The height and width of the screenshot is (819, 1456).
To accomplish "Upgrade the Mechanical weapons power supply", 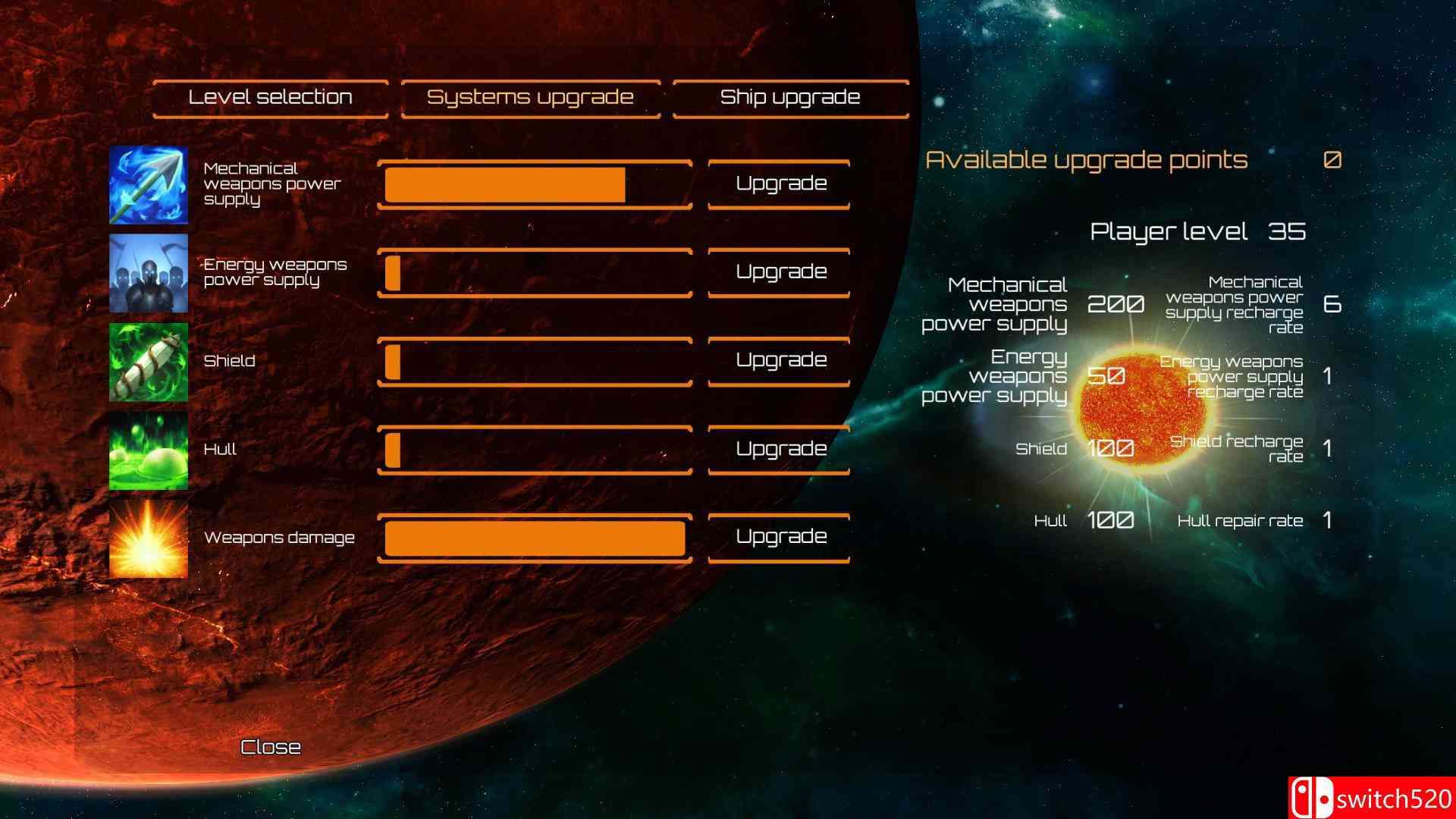I will (x=778, y=183).
